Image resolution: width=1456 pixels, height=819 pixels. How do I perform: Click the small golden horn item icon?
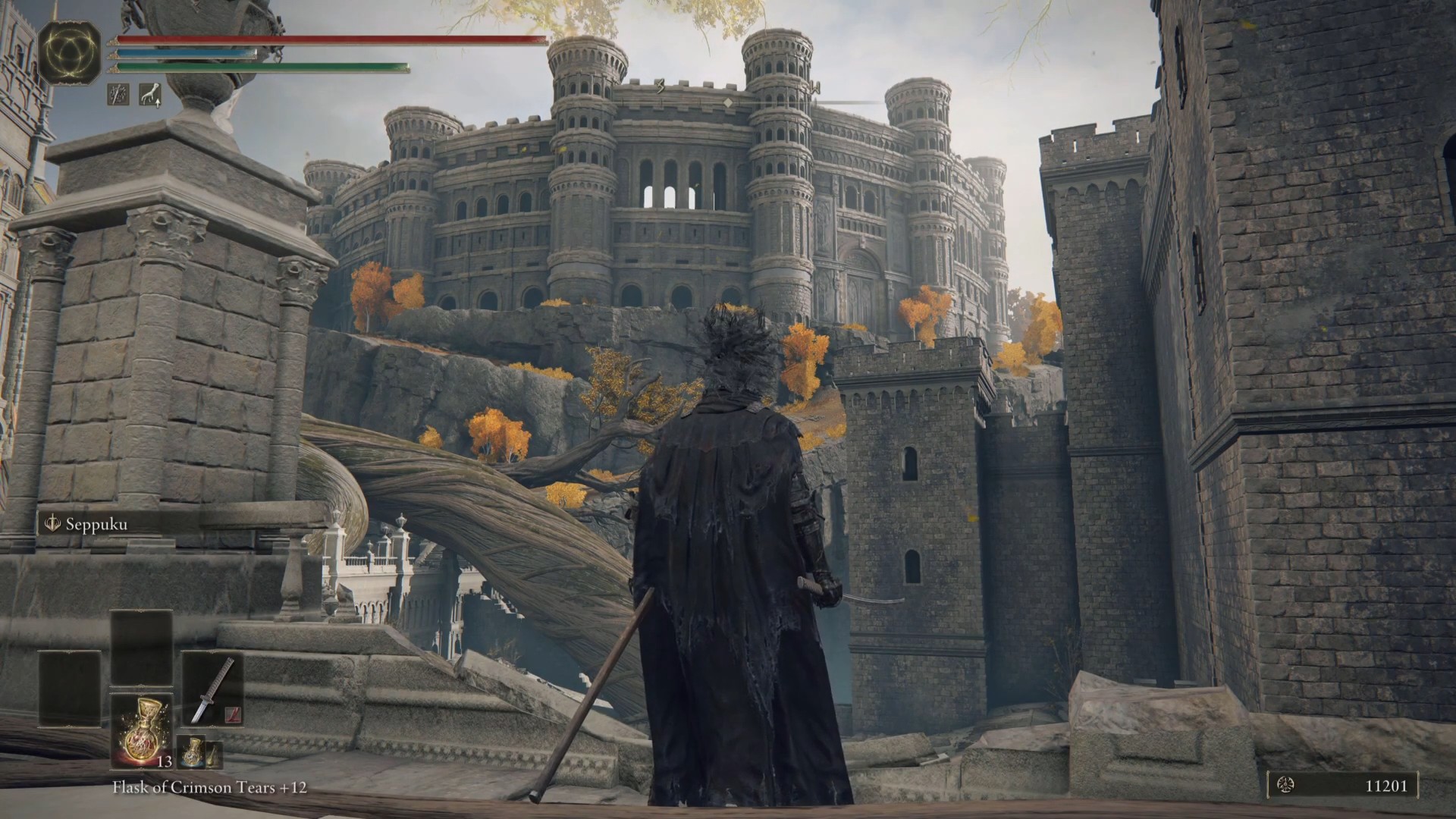tap(214, 752)
